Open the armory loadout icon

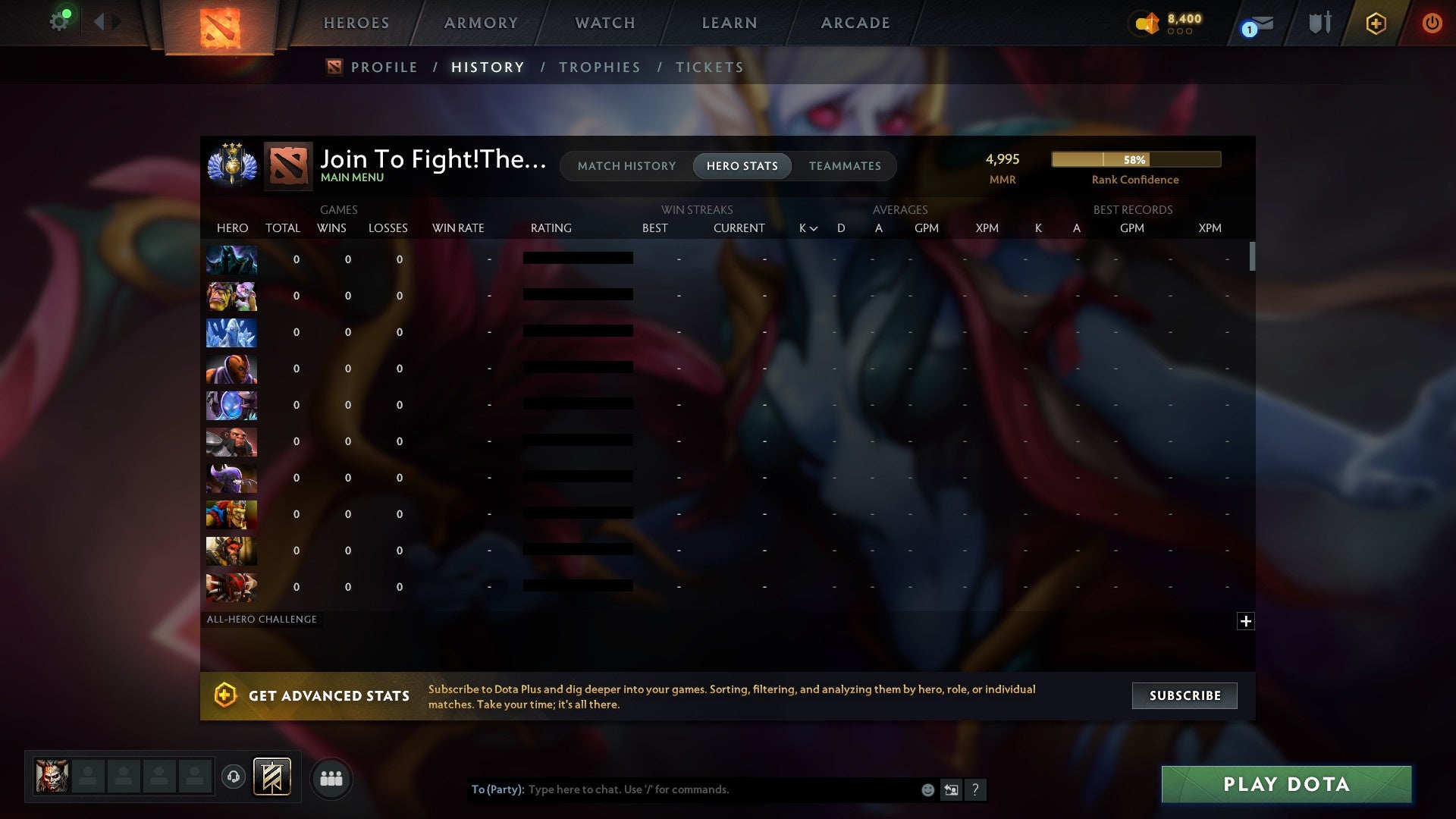[x=1319, y=23]
